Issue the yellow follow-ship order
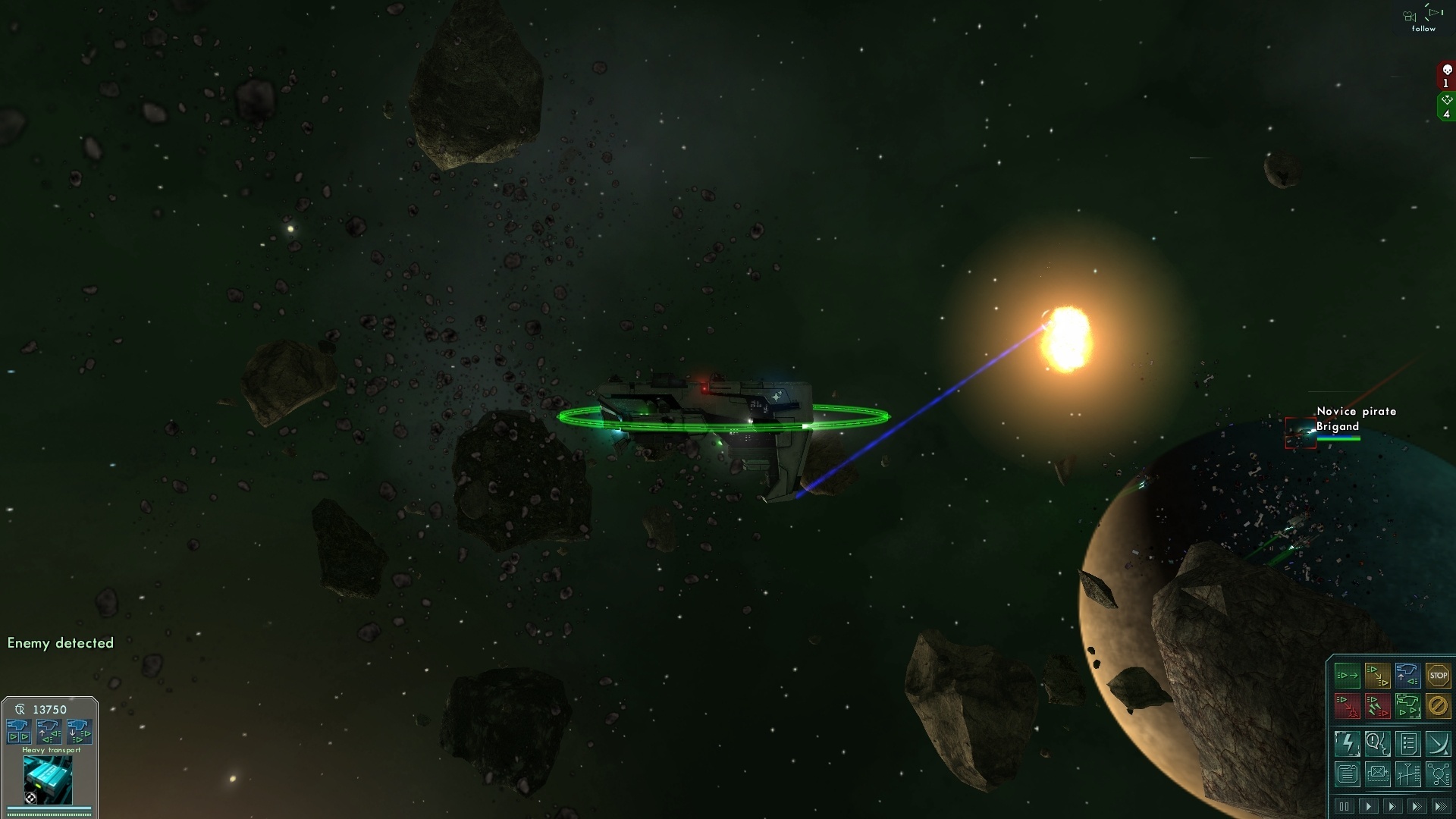The width and height of the screenshot is (1456, 819). pos(1378,675)
